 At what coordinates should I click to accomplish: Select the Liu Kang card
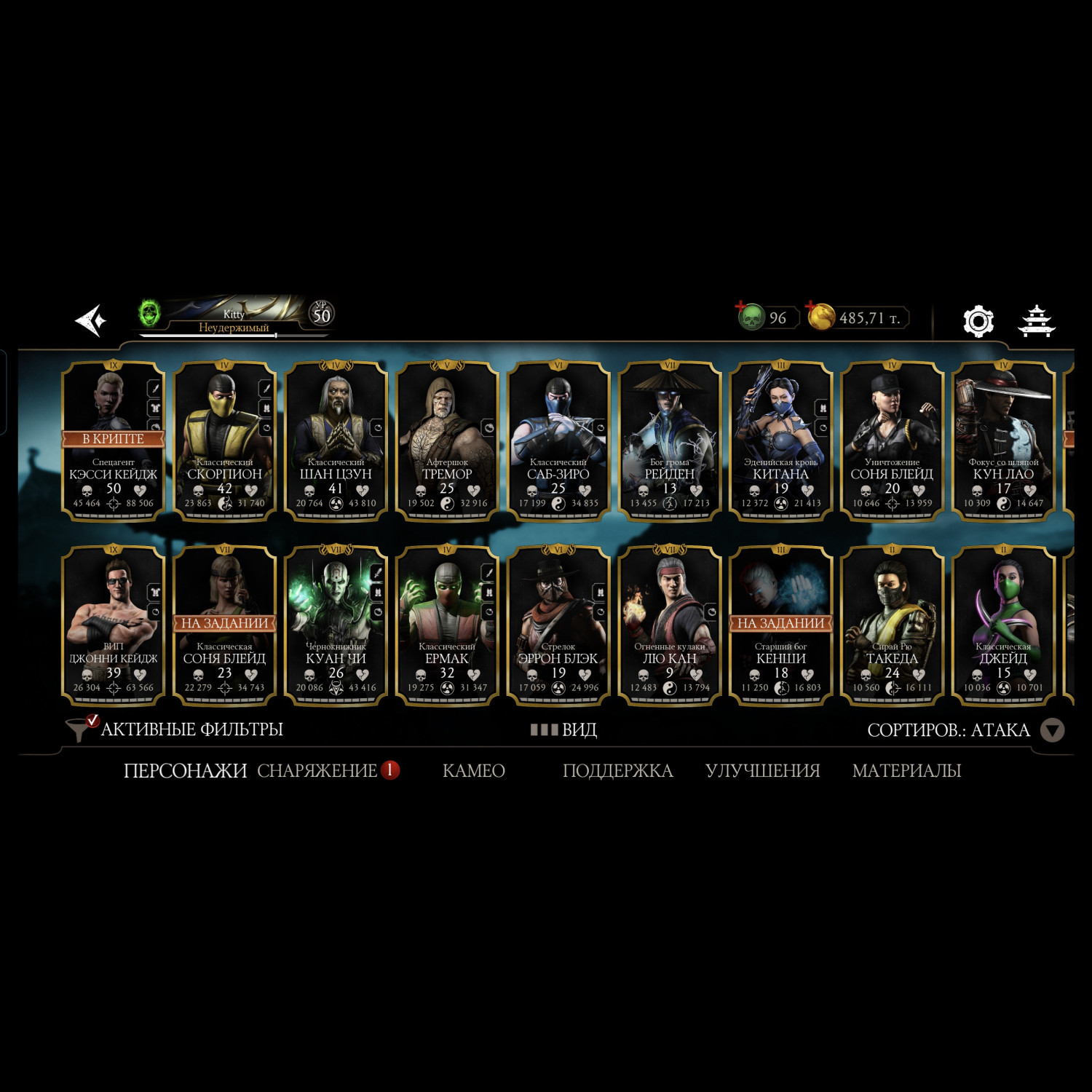point(670,625)
